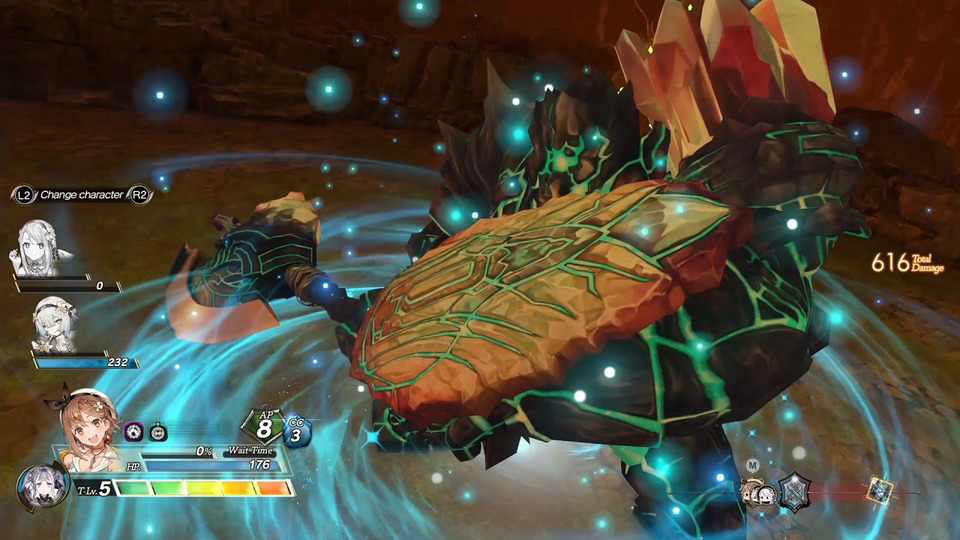Select the gold-framed enemy timeline marker
Viewport: 960px width, 540px height.
(880, 490)
